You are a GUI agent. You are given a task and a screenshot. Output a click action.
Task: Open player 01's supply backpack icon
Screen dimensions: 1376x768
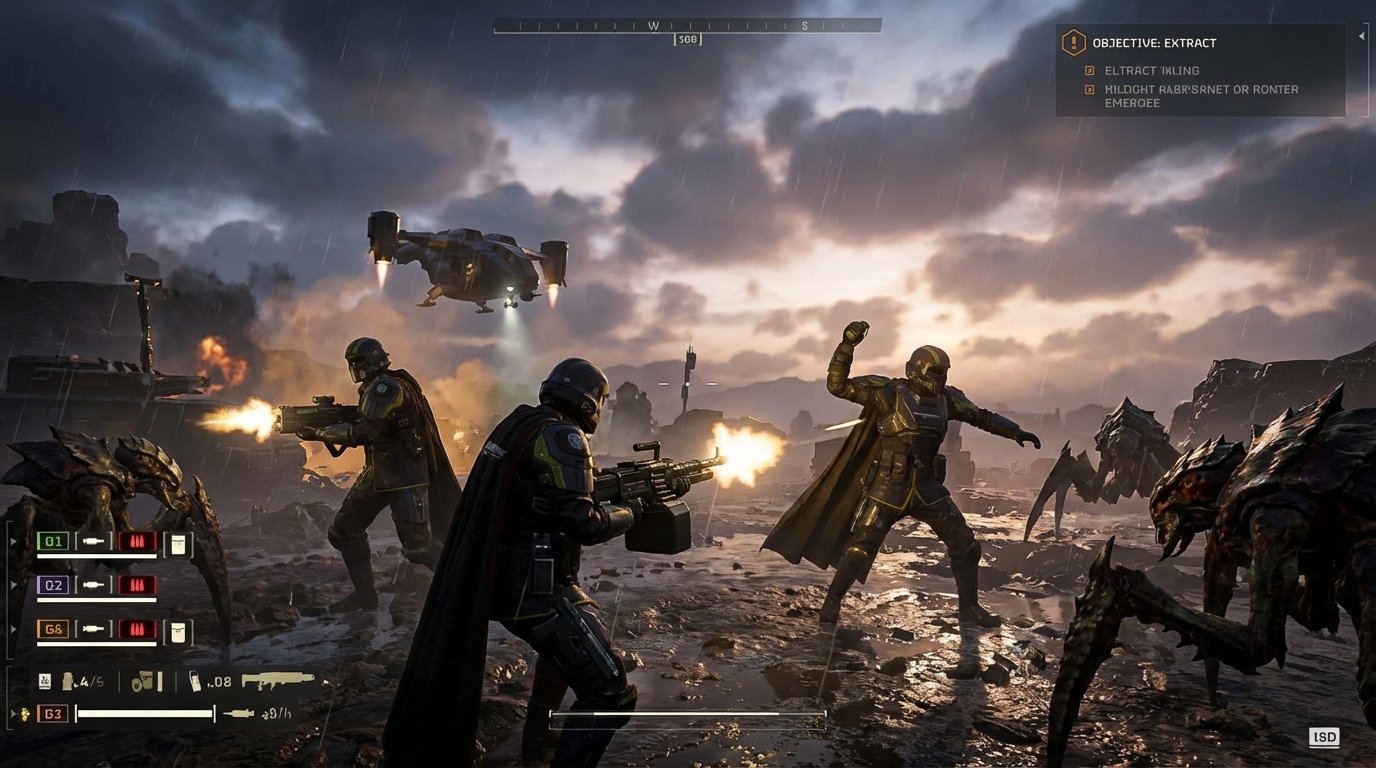click(x=179, y=544)
